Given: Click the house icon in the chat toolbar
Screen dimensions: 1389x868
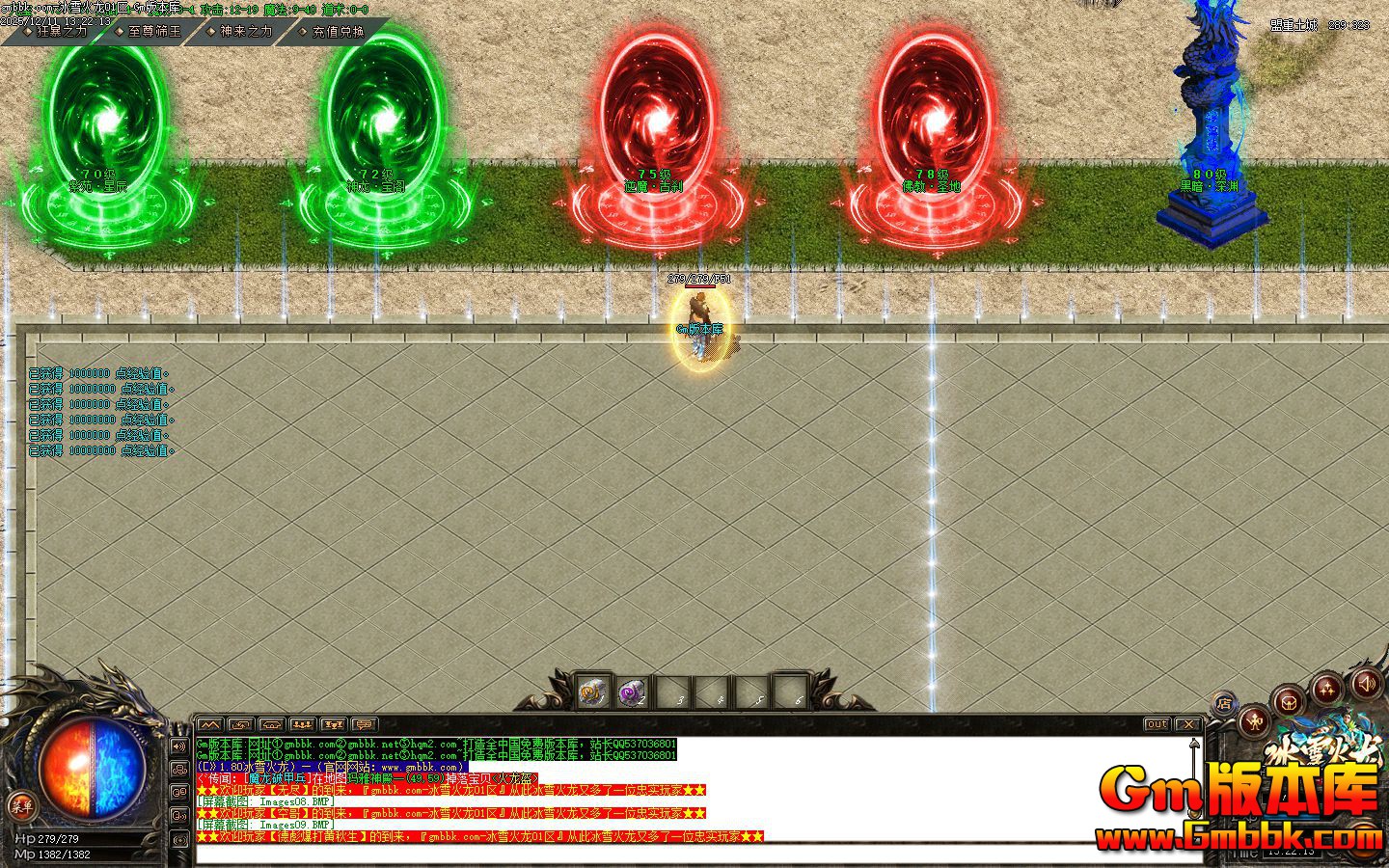Looking at the screenshot, I should pos(270,724).
